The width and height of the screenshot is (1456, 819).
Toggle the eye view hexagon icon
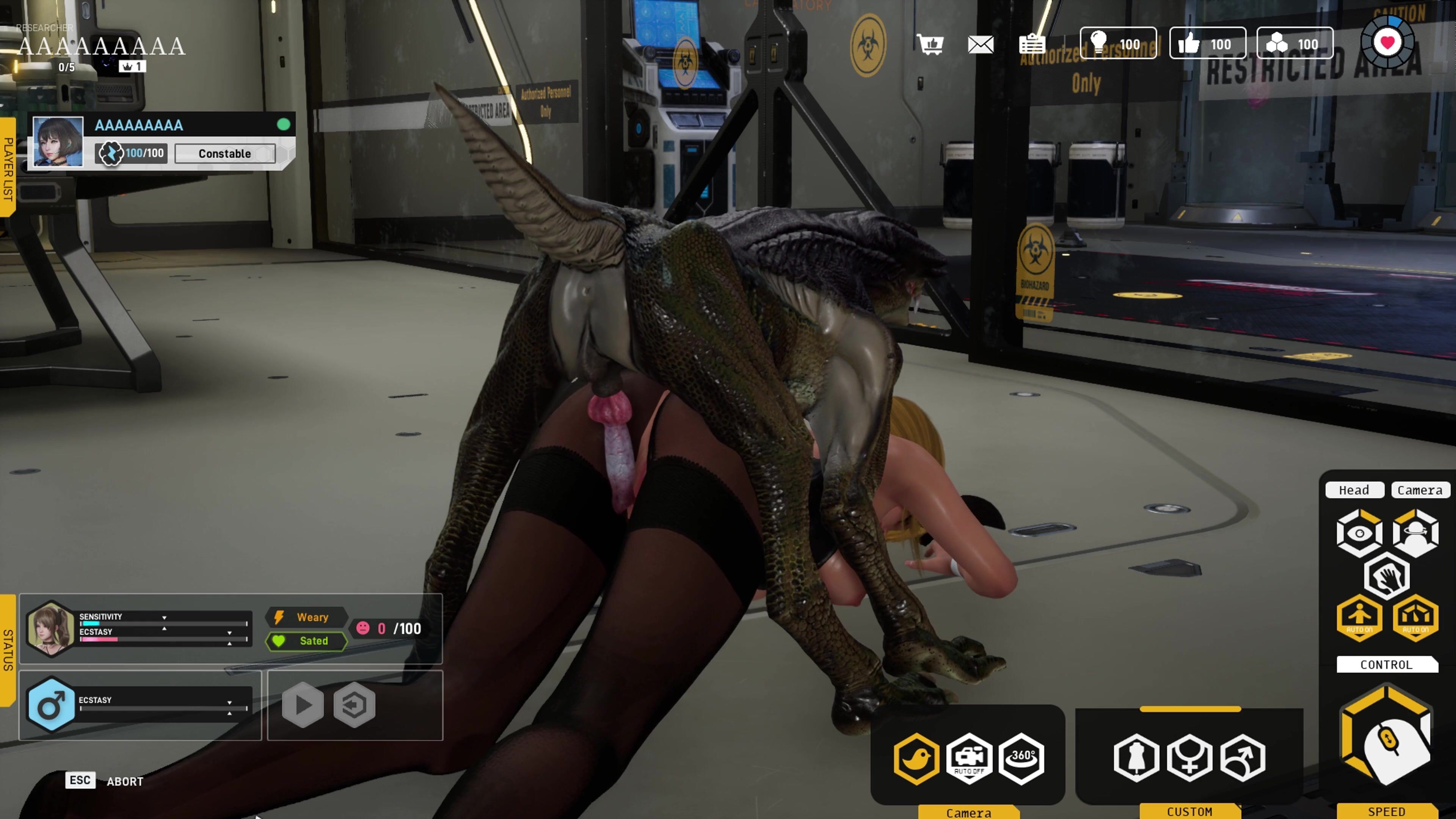pos(1359,533)
